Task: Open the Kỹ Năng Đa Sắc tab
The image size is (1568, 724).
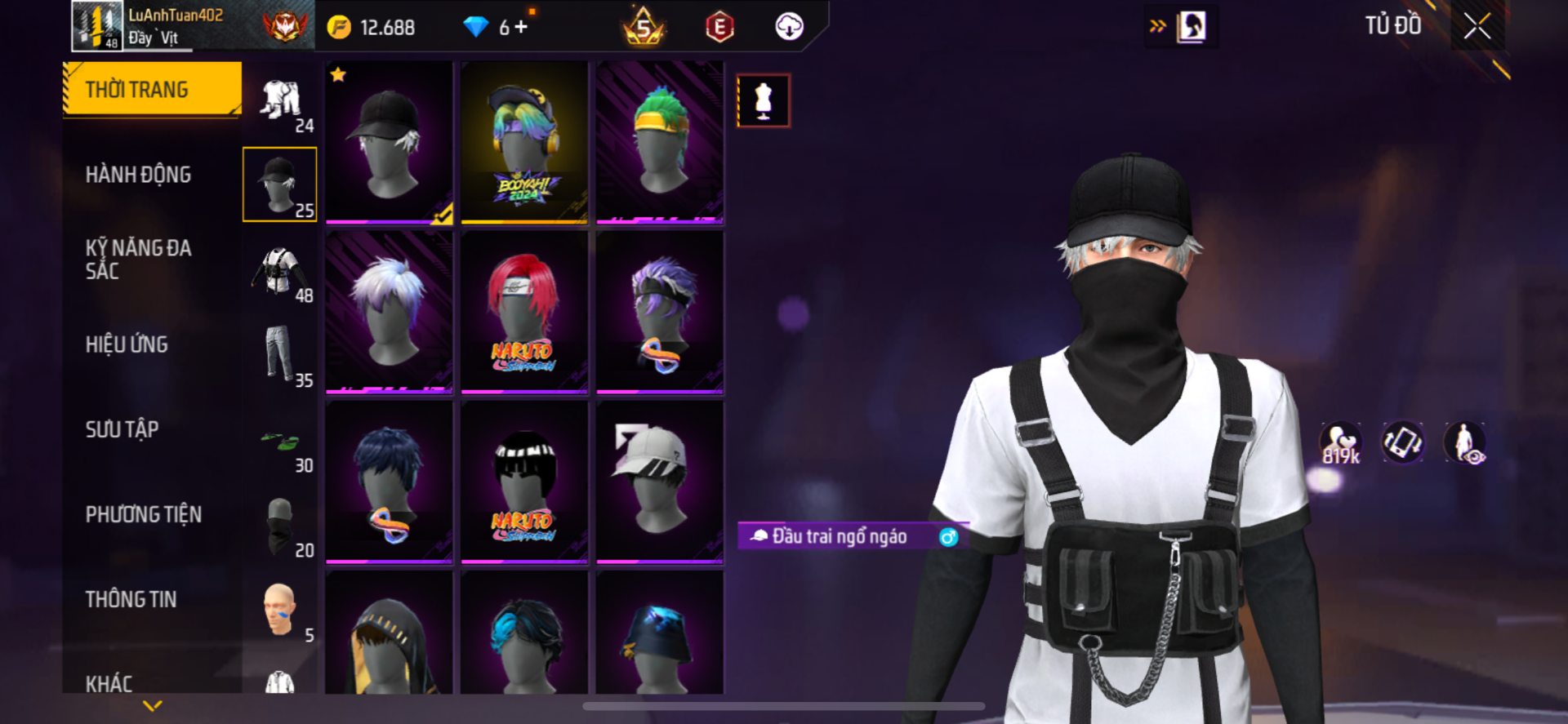Action: (138, 260)
